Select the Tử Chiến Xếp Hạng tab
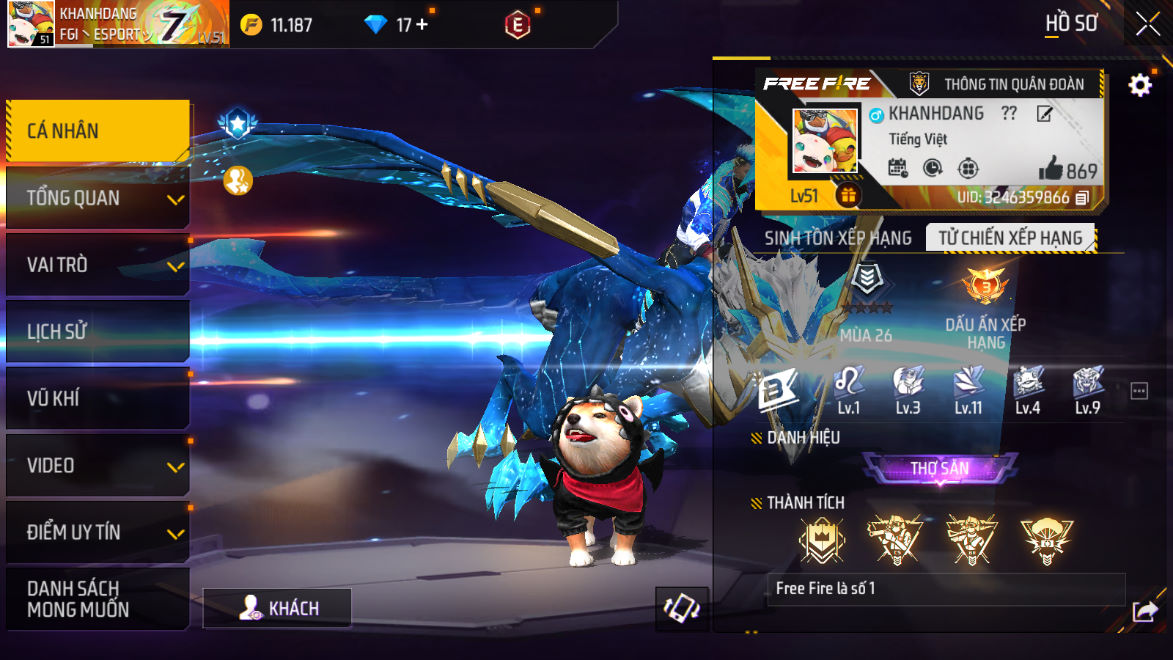The height and width of the screenshot is (660, 1173). [x=1010, y=238]
